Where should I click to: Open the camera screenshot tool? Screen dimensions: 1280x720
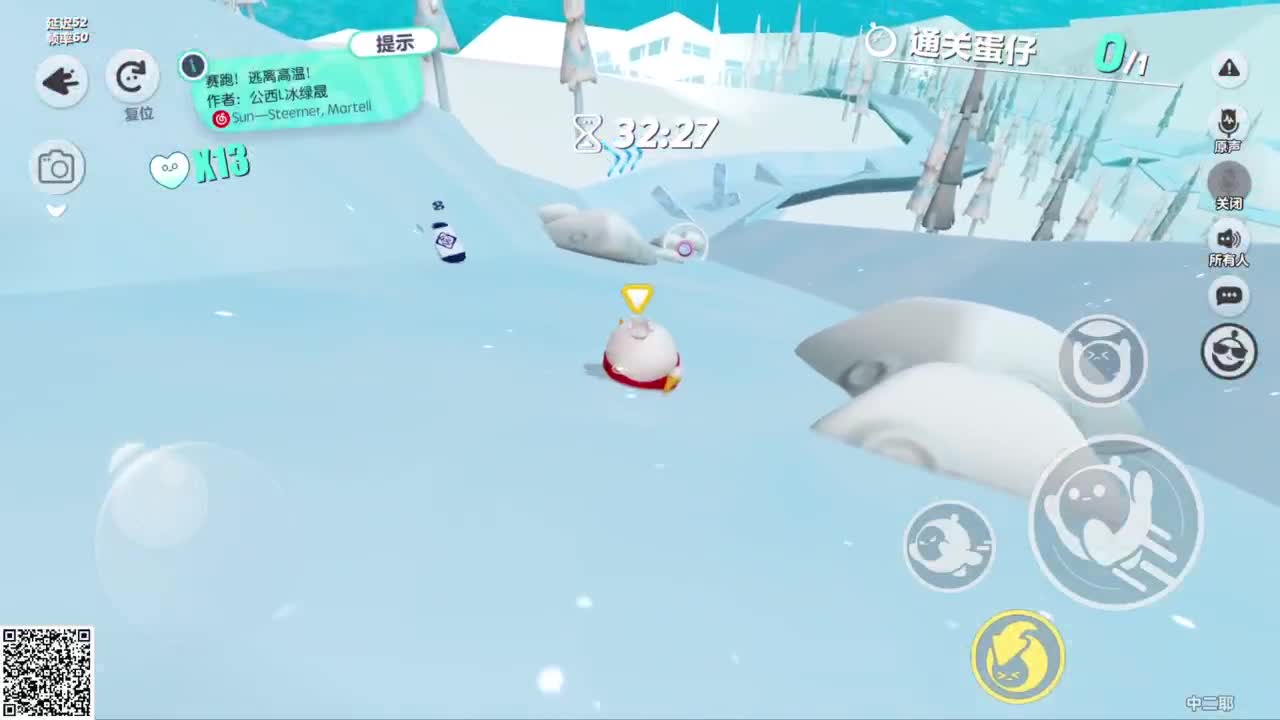pos(58,167)
